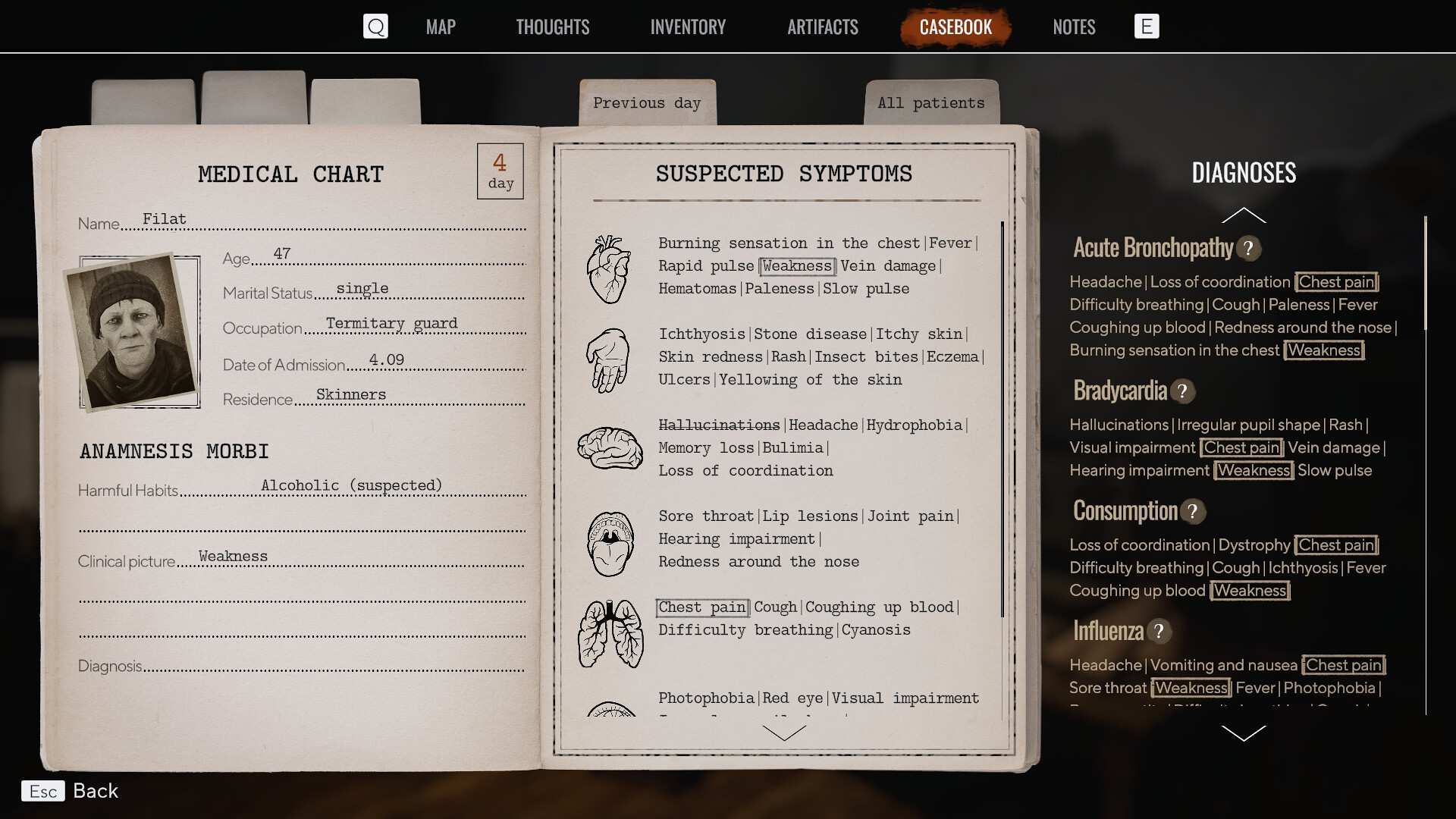The width and height of the screenshot is (1456, 819).
Task: Open the Influenza info icon
Action: (1159, 632)
